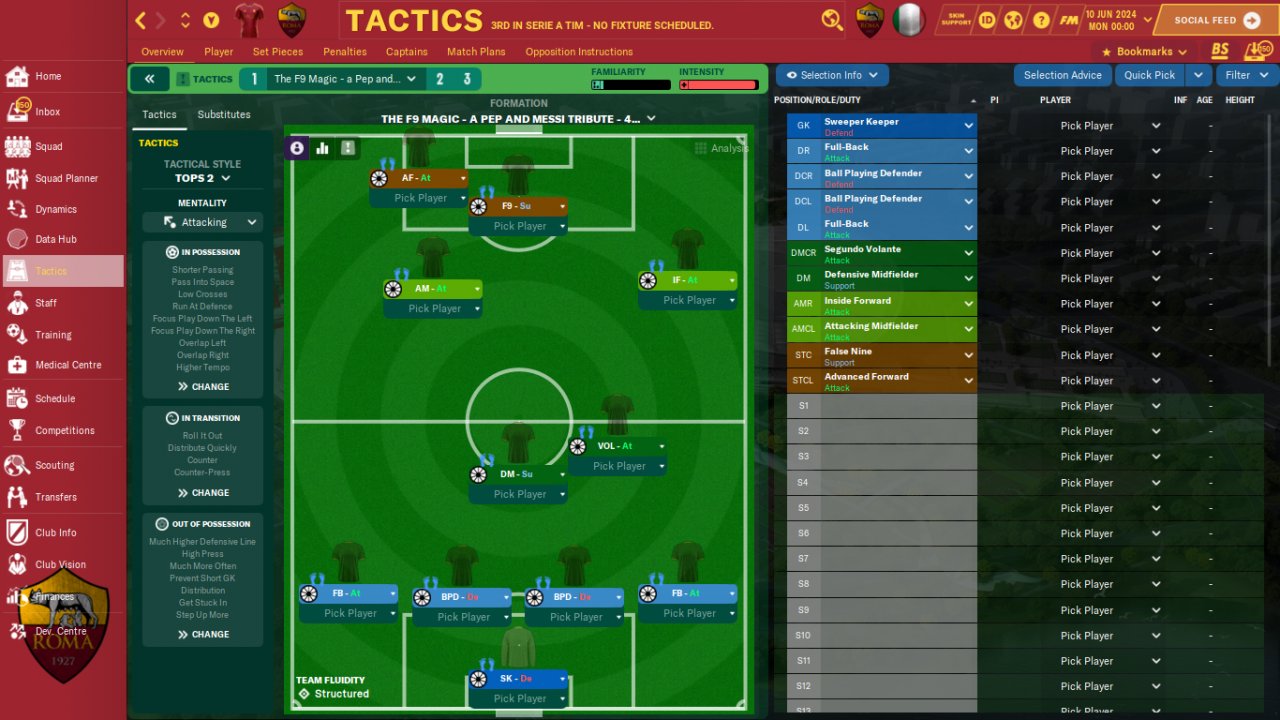Change the Out of Possession instructions

click(x=203, y=634)
